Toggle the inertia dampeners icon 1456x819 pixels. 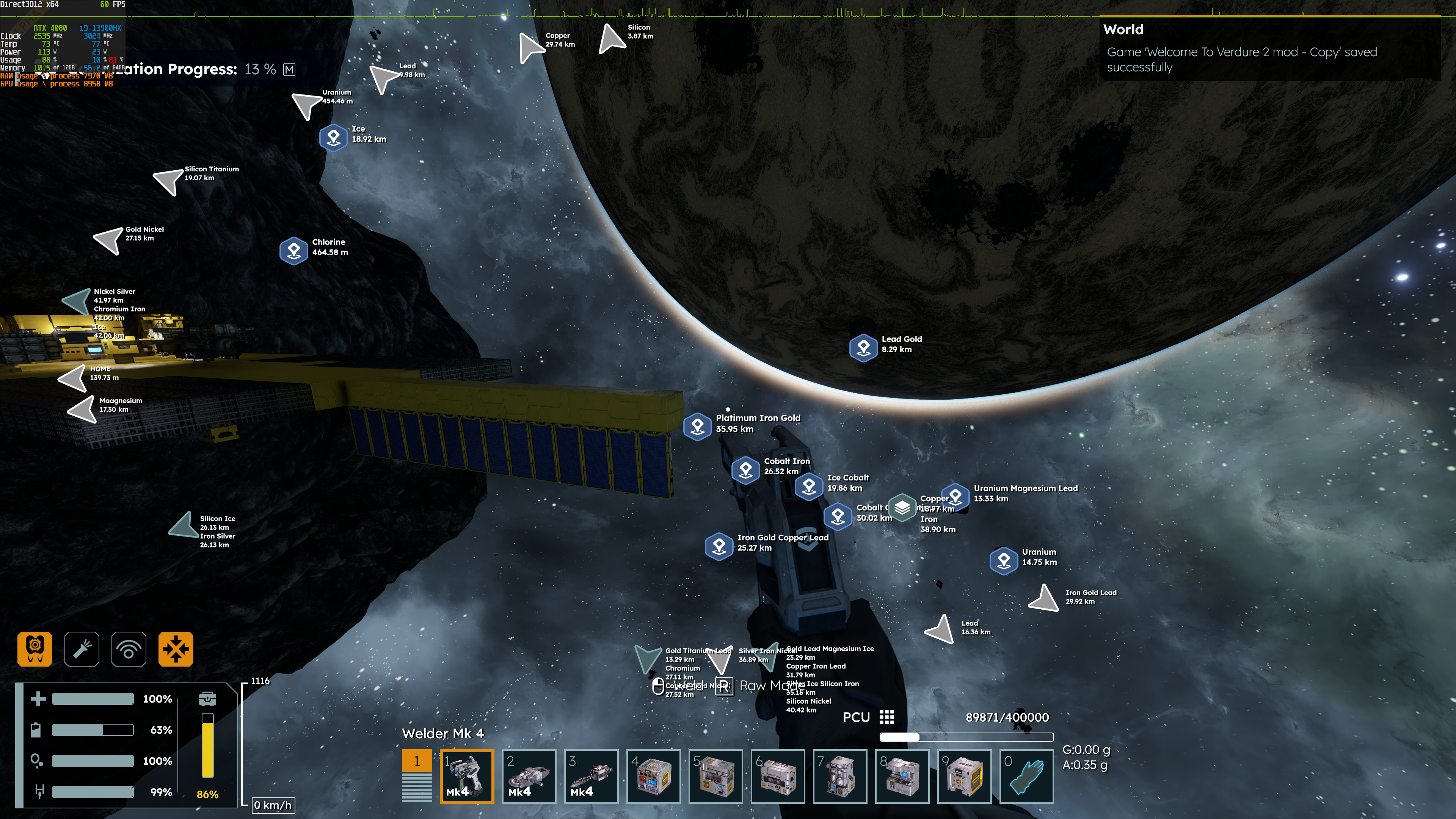pos(176,648)
